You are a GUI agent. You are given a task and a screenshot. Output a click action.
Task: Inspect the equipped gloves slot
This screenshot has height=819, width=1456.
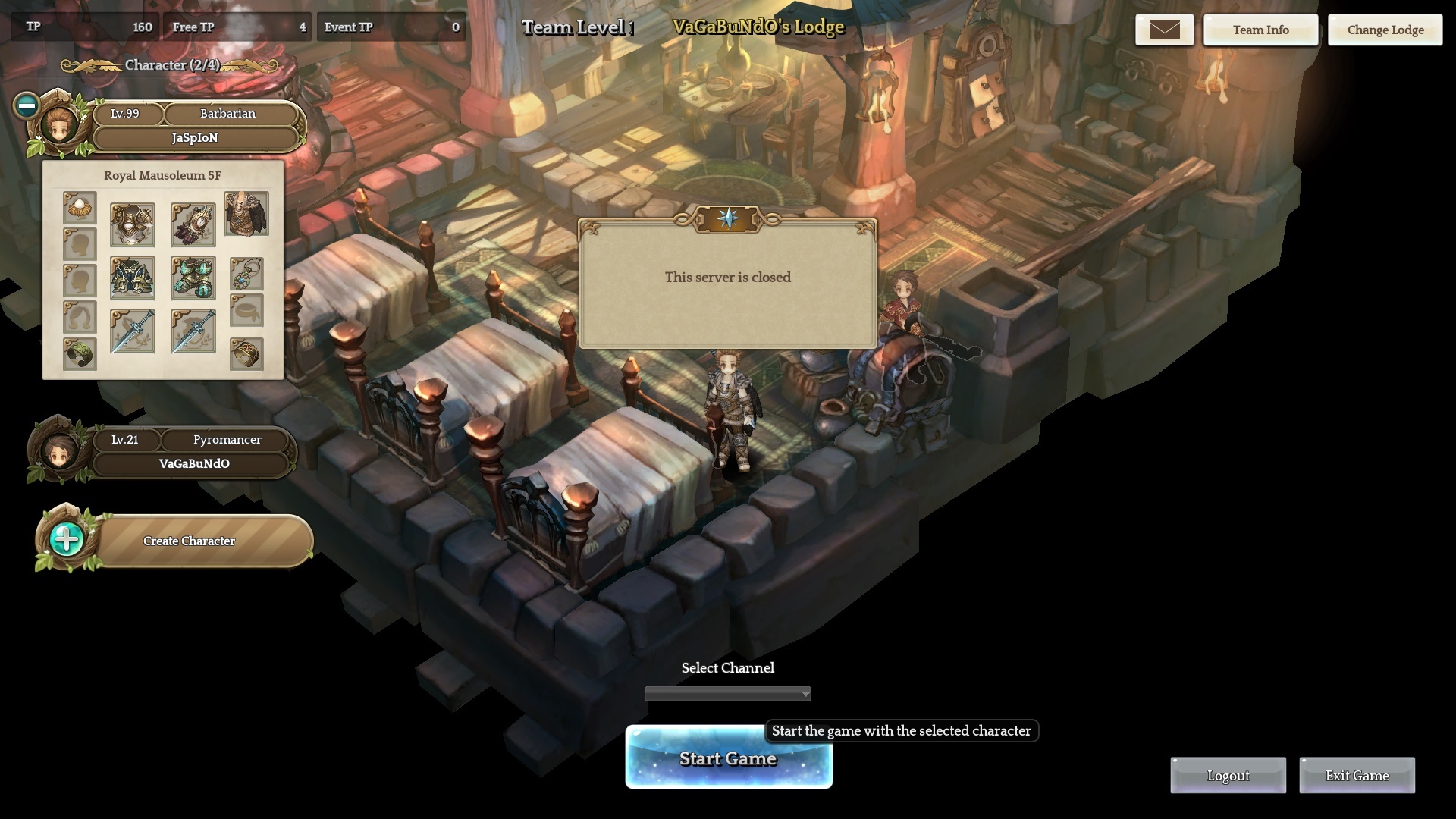[193, 224]
